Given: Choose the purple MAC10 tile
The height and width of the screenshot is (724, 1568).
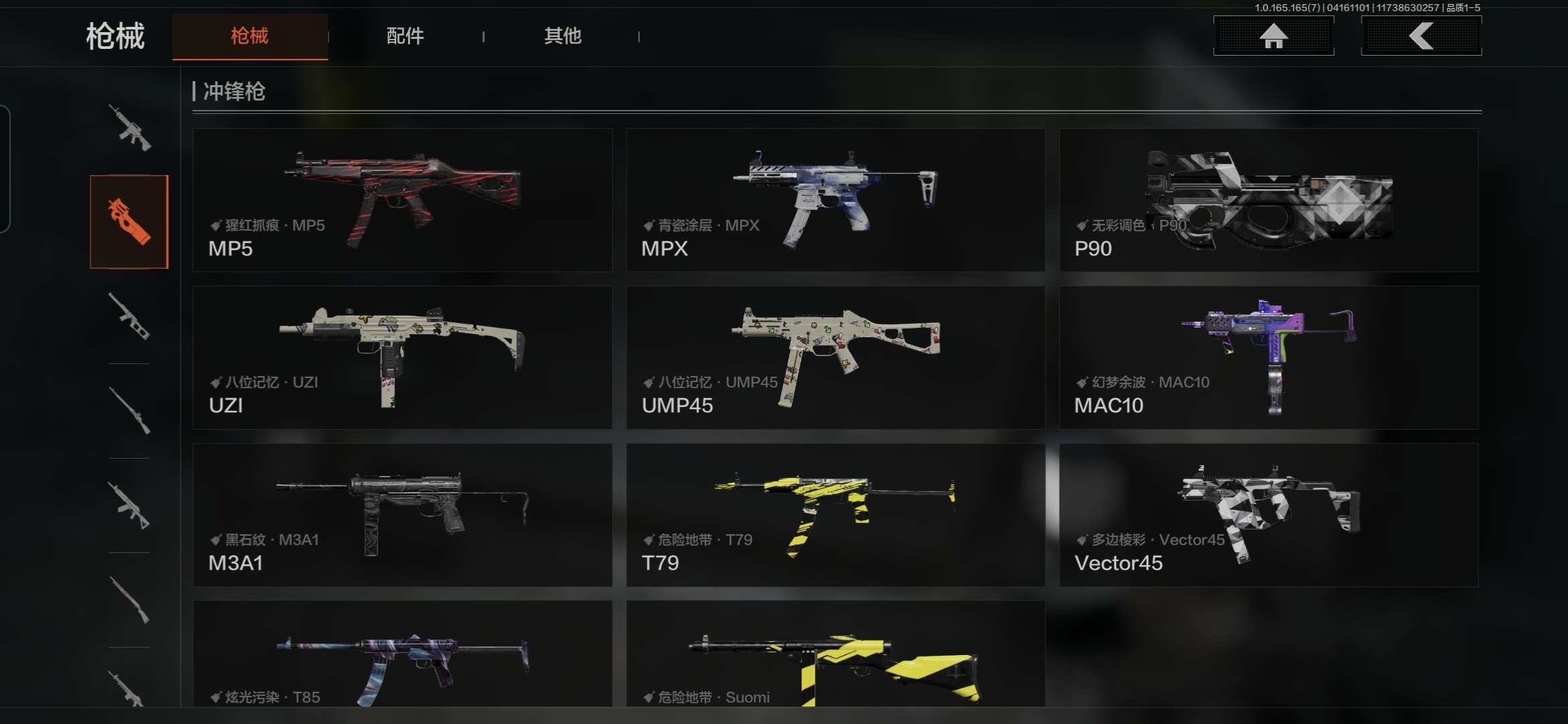Looking at the screenshot, I should (1268, 357).
